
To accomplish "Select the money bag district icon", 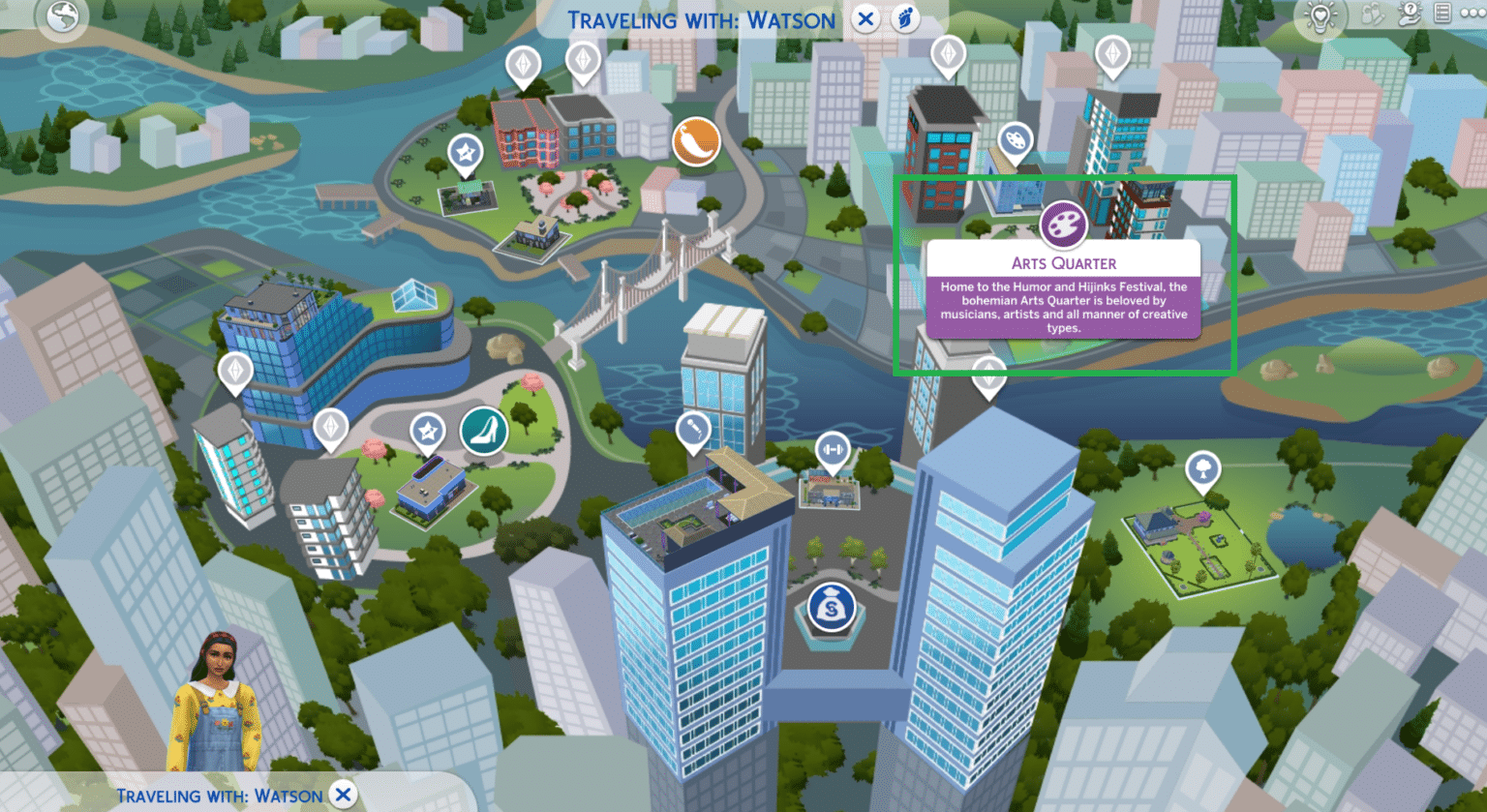I will pos(832,607).
